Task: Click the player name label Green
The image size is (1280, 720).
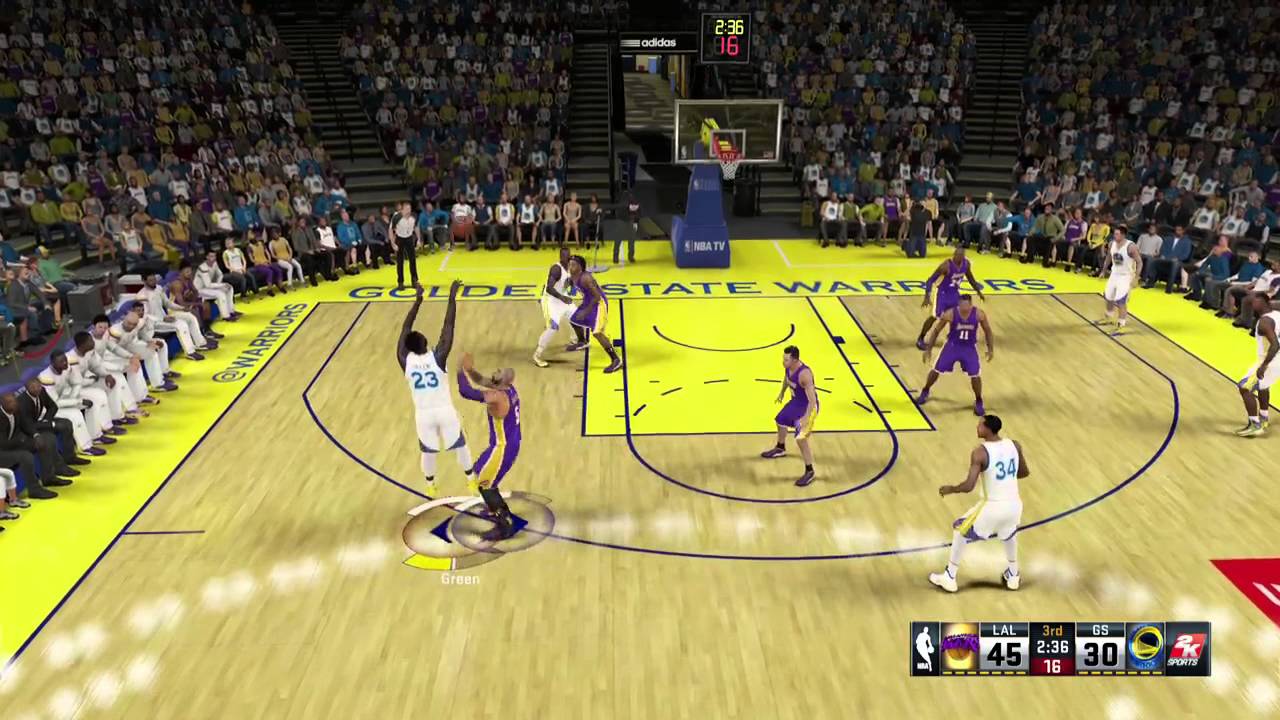Action: 459,578
